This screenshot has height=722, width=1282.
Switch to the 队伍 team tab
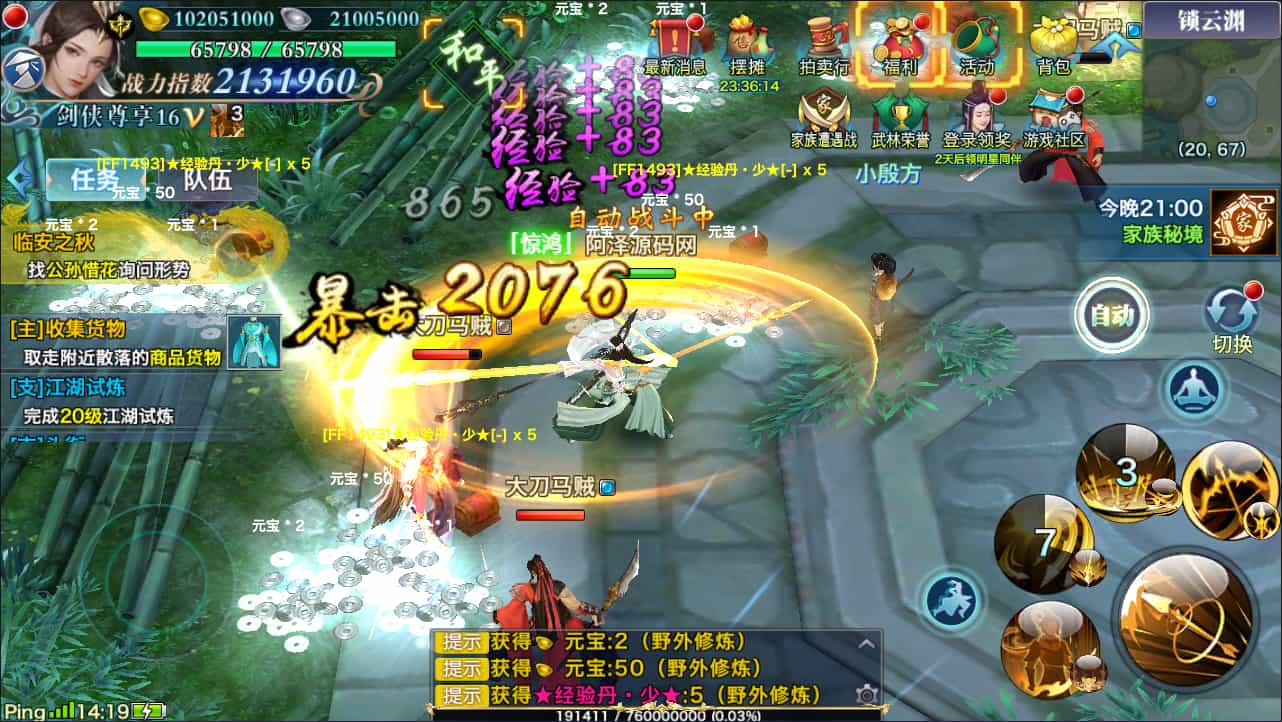207,179
